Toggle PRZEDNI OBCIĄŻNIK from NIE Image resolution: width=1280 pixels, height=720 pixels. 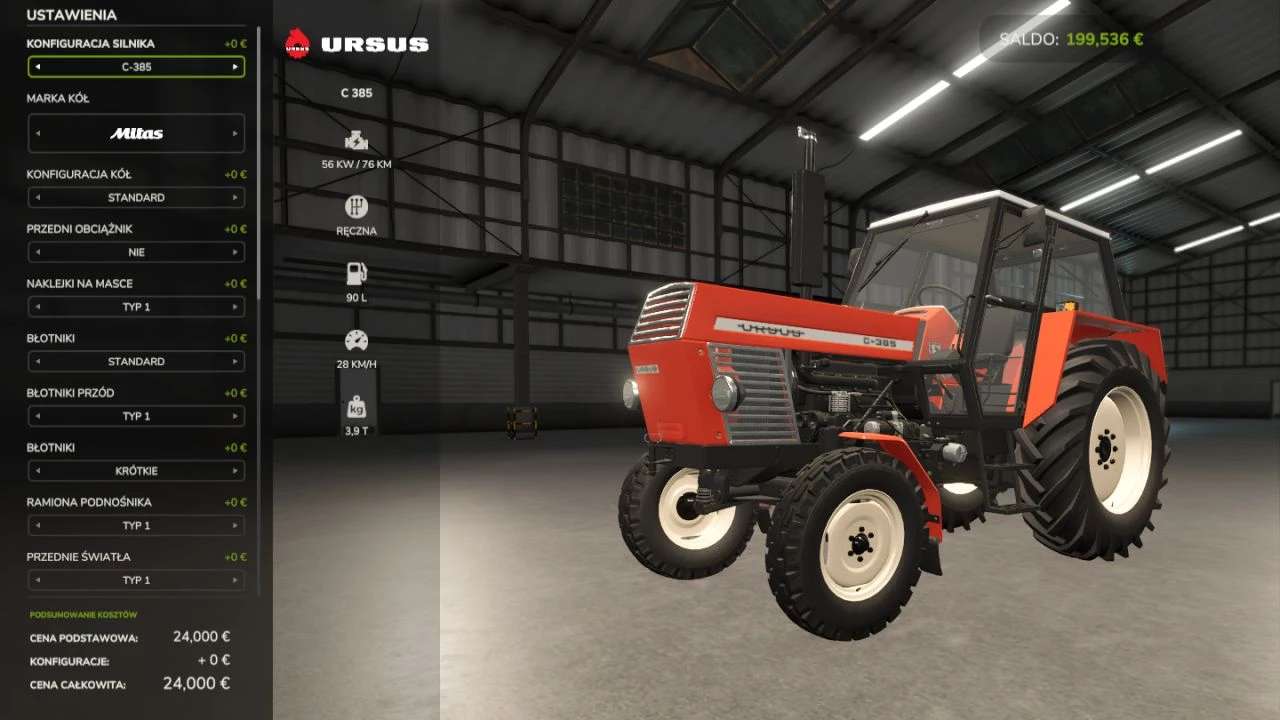click(x=137, y=252)
